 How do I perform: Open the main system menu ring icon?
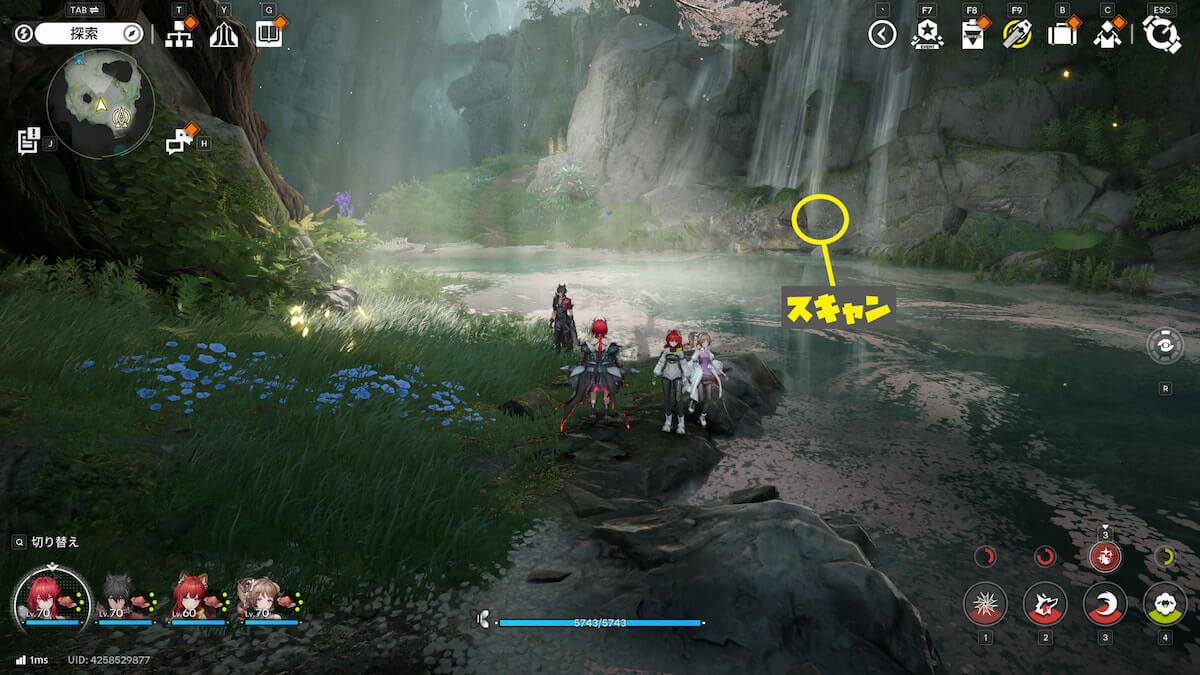1162,35
